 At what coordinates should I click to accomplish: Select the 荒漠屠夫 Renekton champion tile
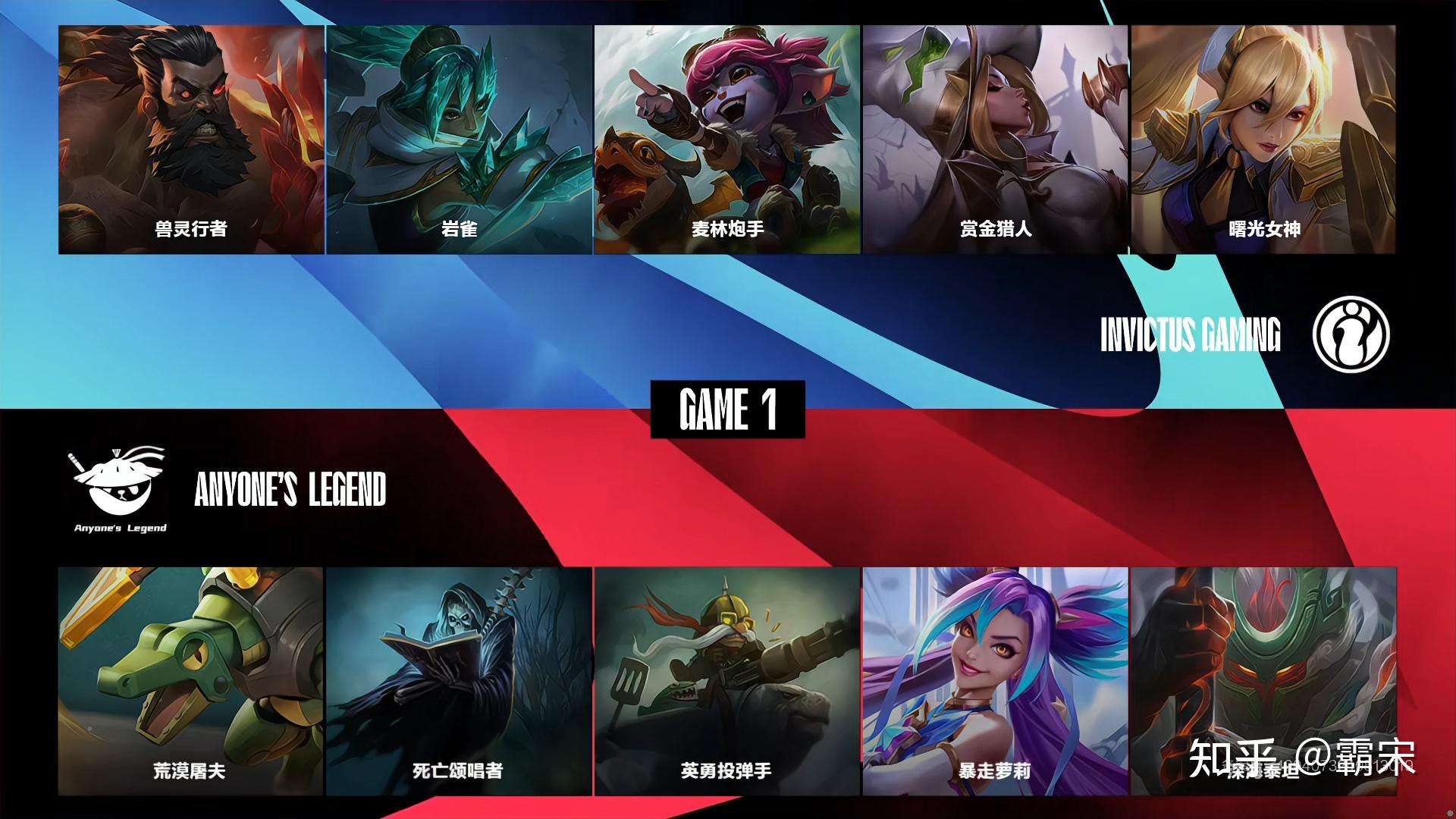coord(191,681)
